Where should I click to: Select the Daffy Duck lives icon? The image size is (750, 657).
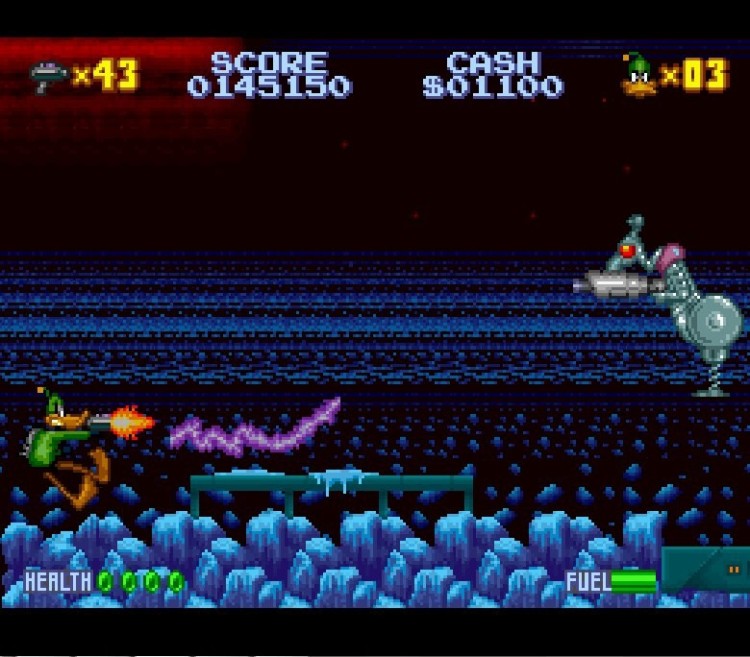coord(637,76)
